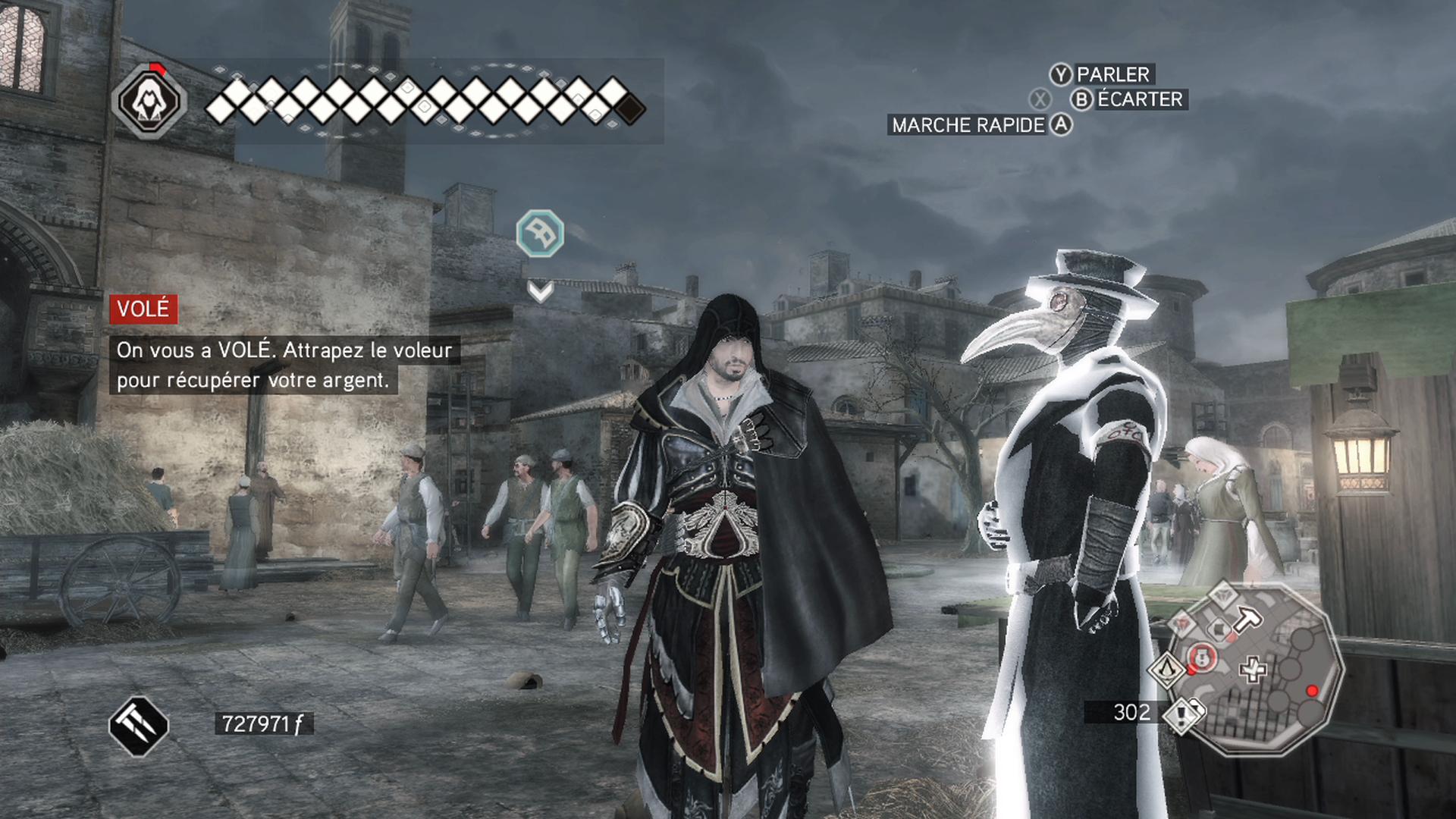Click the B button icon beside ÉCARTER
The width and height of the screenshot is (1456, 819).
click(1081, 99)
